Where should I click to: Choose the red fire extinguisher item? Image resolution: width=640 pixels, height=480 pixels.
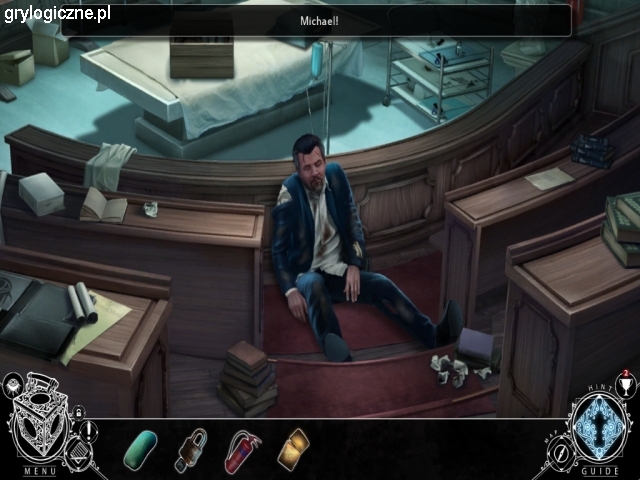tap(243, 449)
